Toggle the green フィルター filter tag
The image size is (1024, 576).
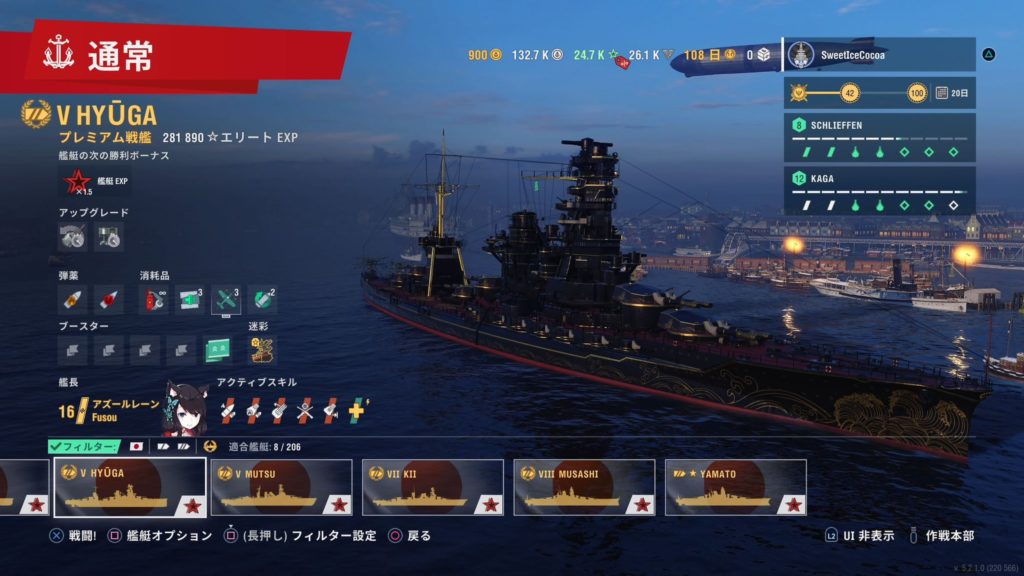pos(84,446)
